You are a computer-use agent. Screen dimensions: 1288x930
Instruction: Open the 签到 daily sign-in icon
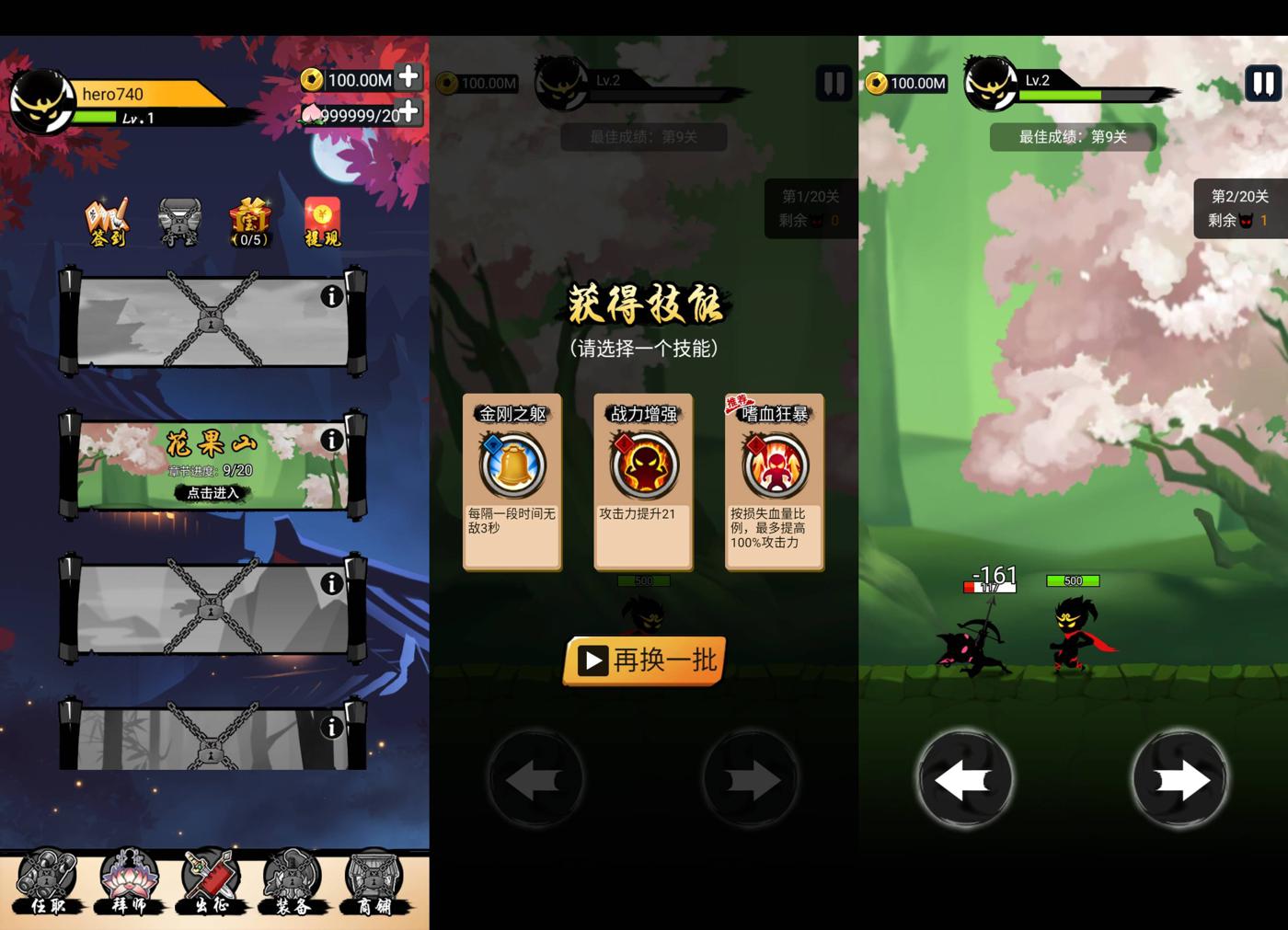(107, 222)
